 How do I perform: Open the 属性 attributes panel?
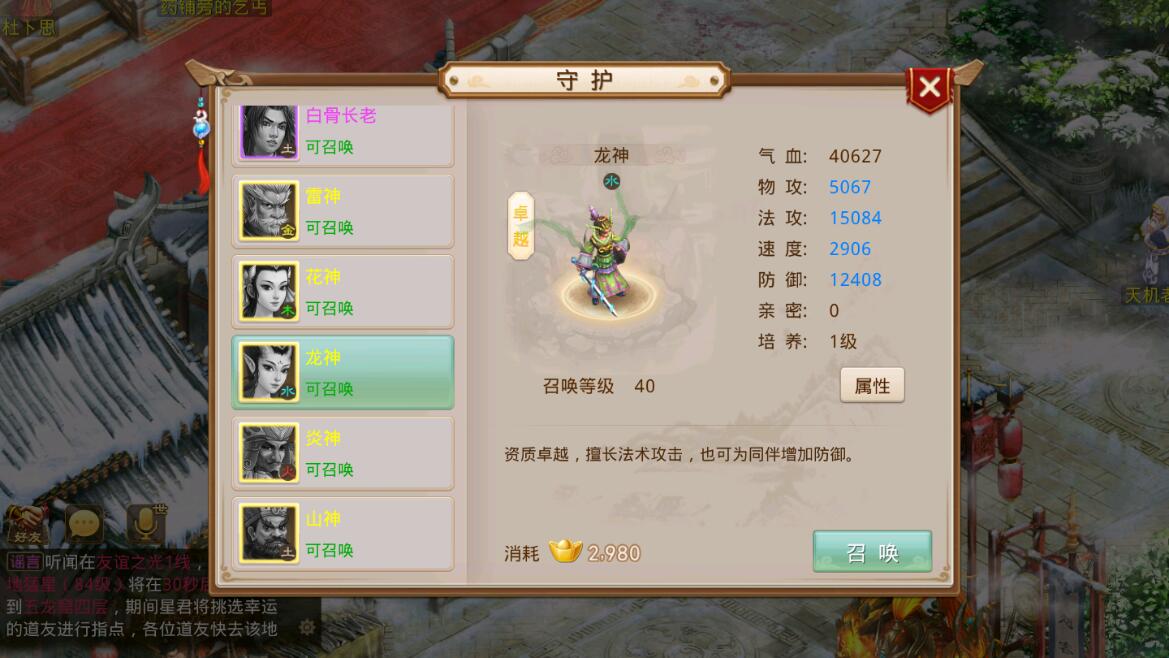coord(872,386)
